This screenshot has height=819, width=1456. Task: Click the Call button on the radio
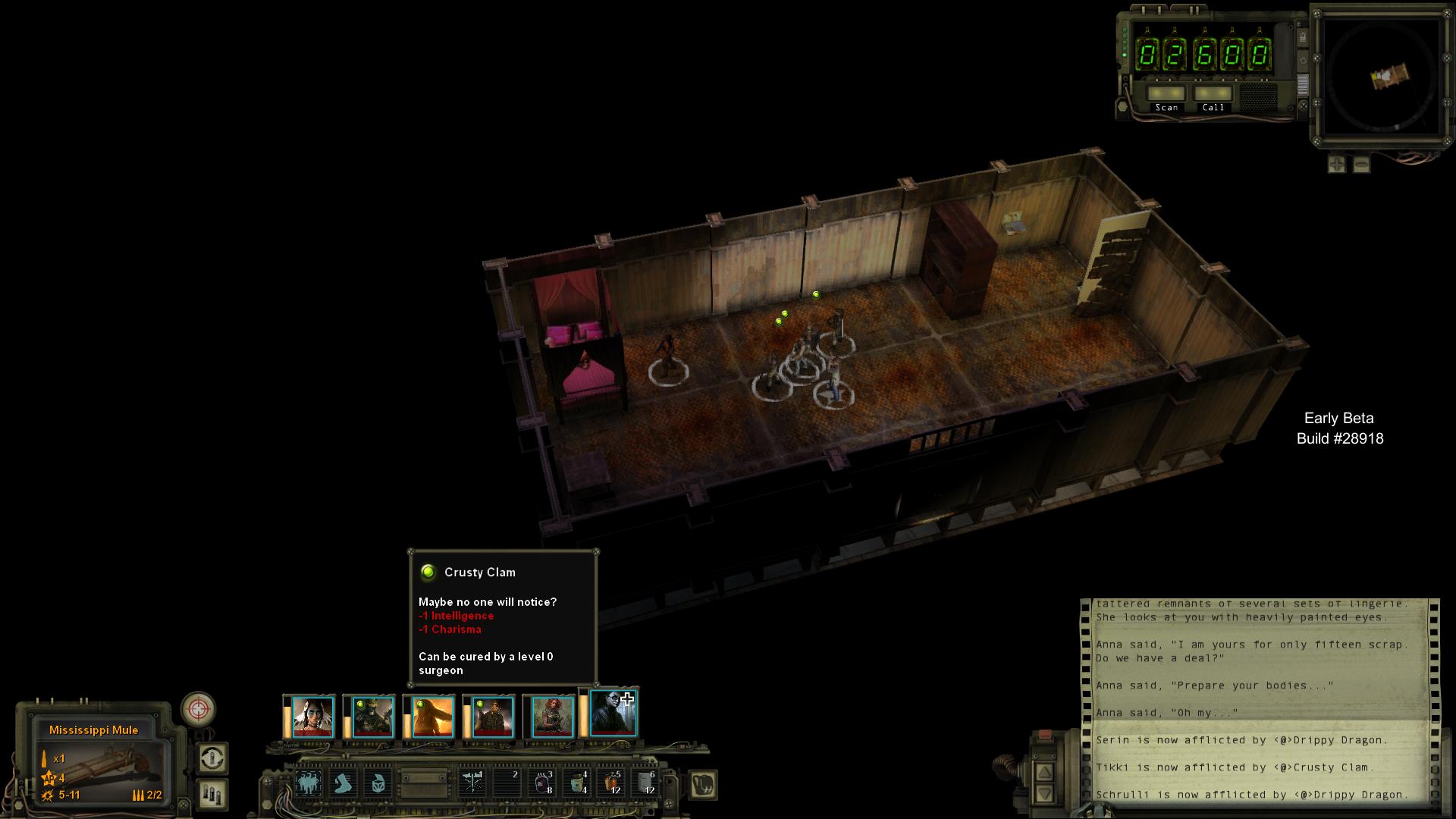coord(1213,95)
